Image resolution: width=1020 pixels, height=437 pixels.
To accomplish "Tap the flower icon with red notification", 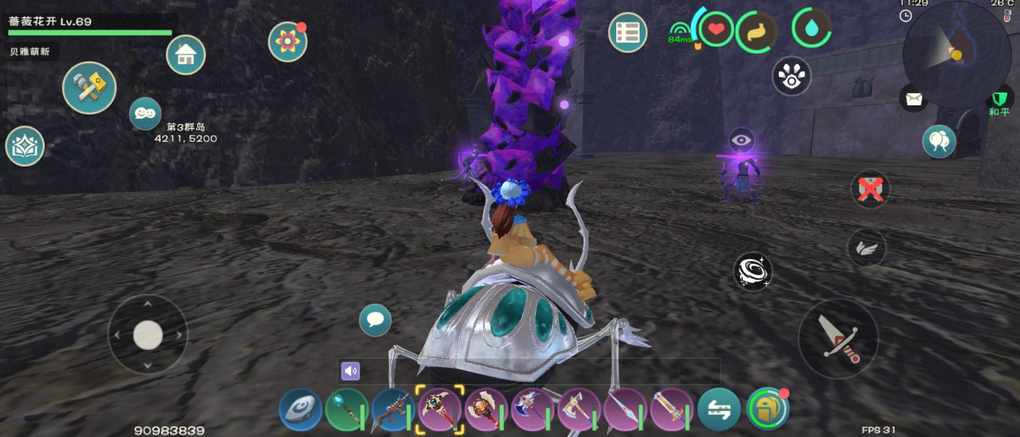I will coord(287,41).
